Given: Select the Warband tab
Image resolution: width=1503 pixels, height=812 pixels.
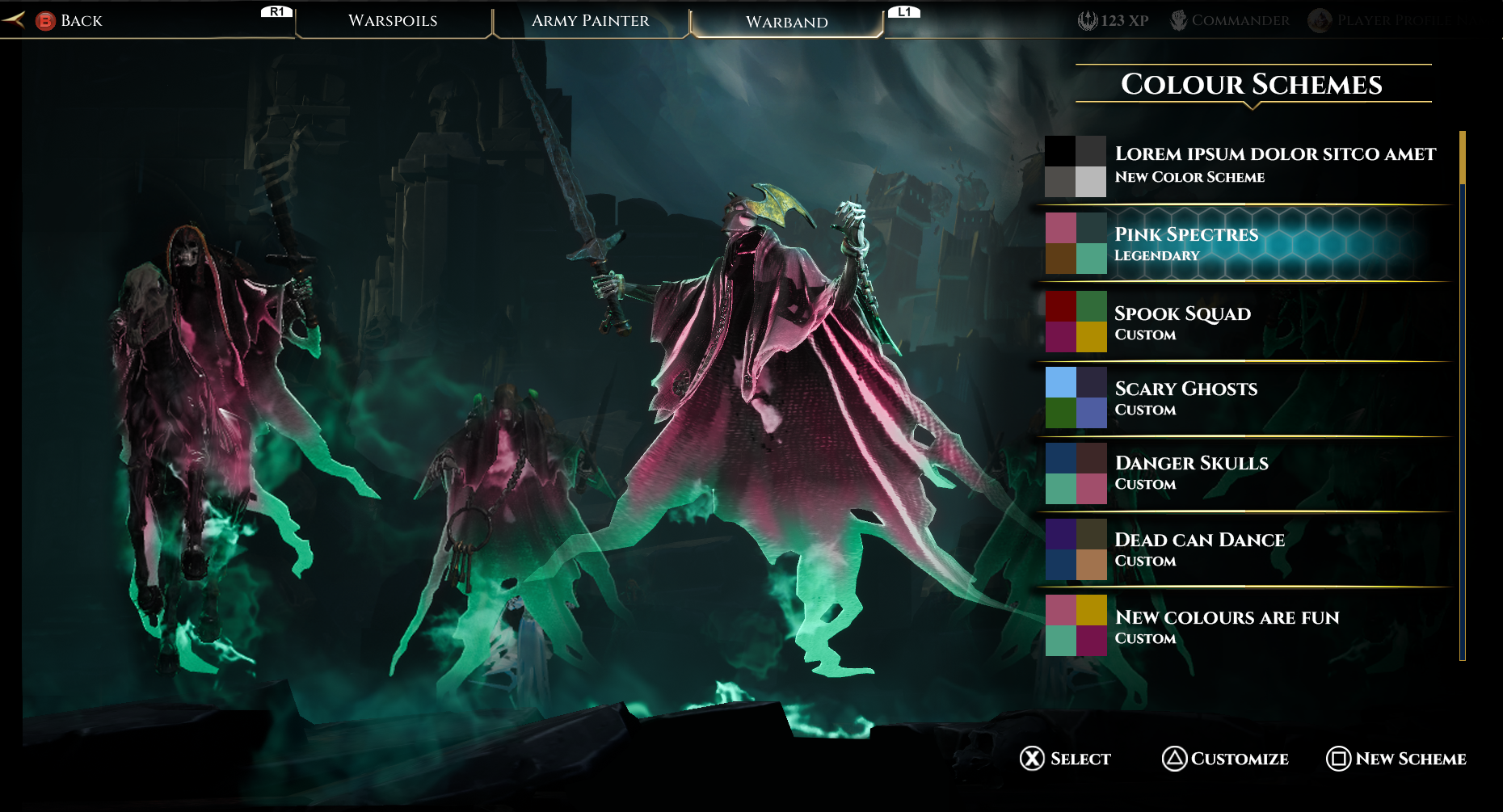Looking at the screenshot, I should [786, 22].
